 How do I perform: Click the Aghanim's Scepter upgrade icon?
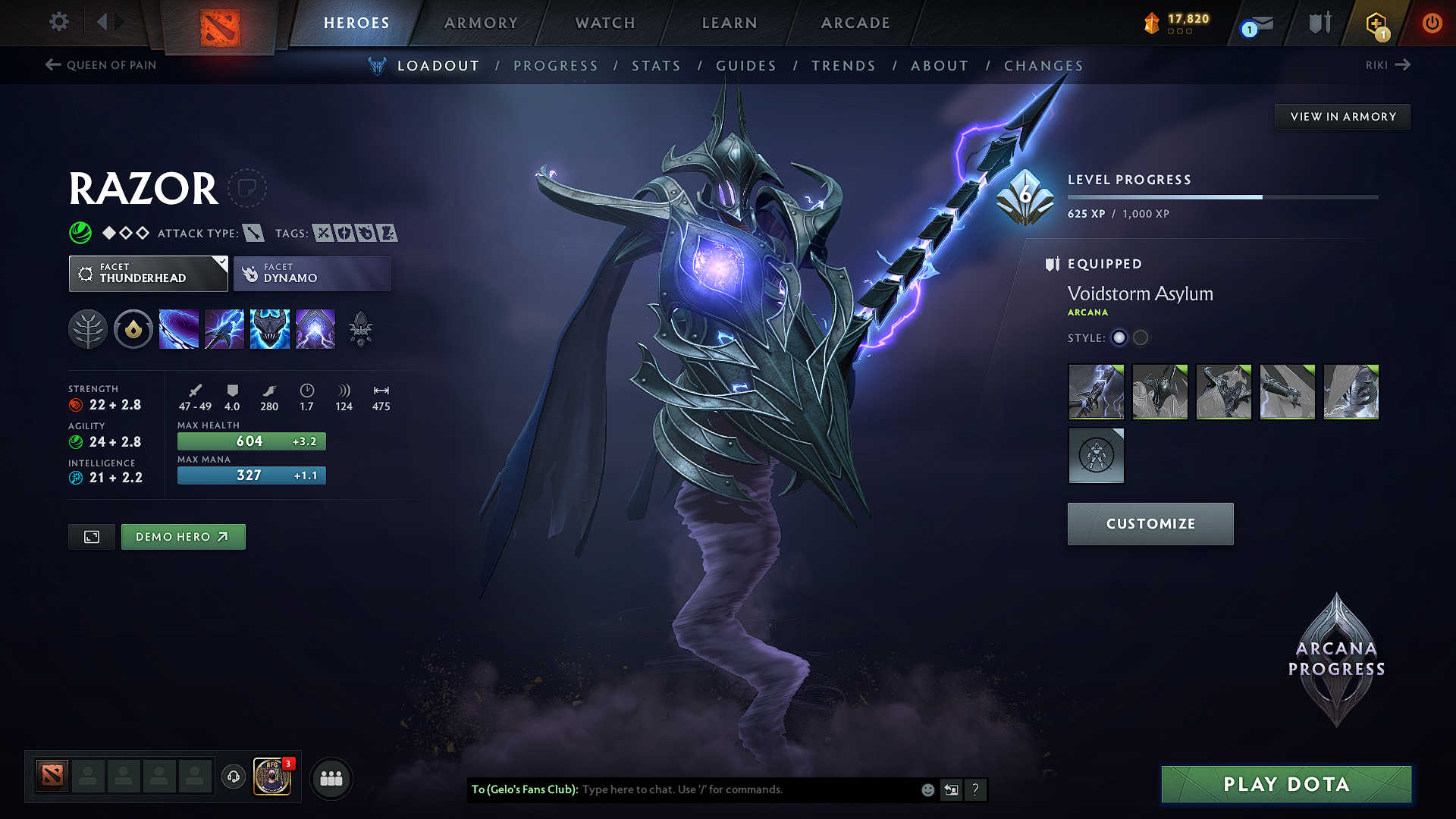point(360,328)
